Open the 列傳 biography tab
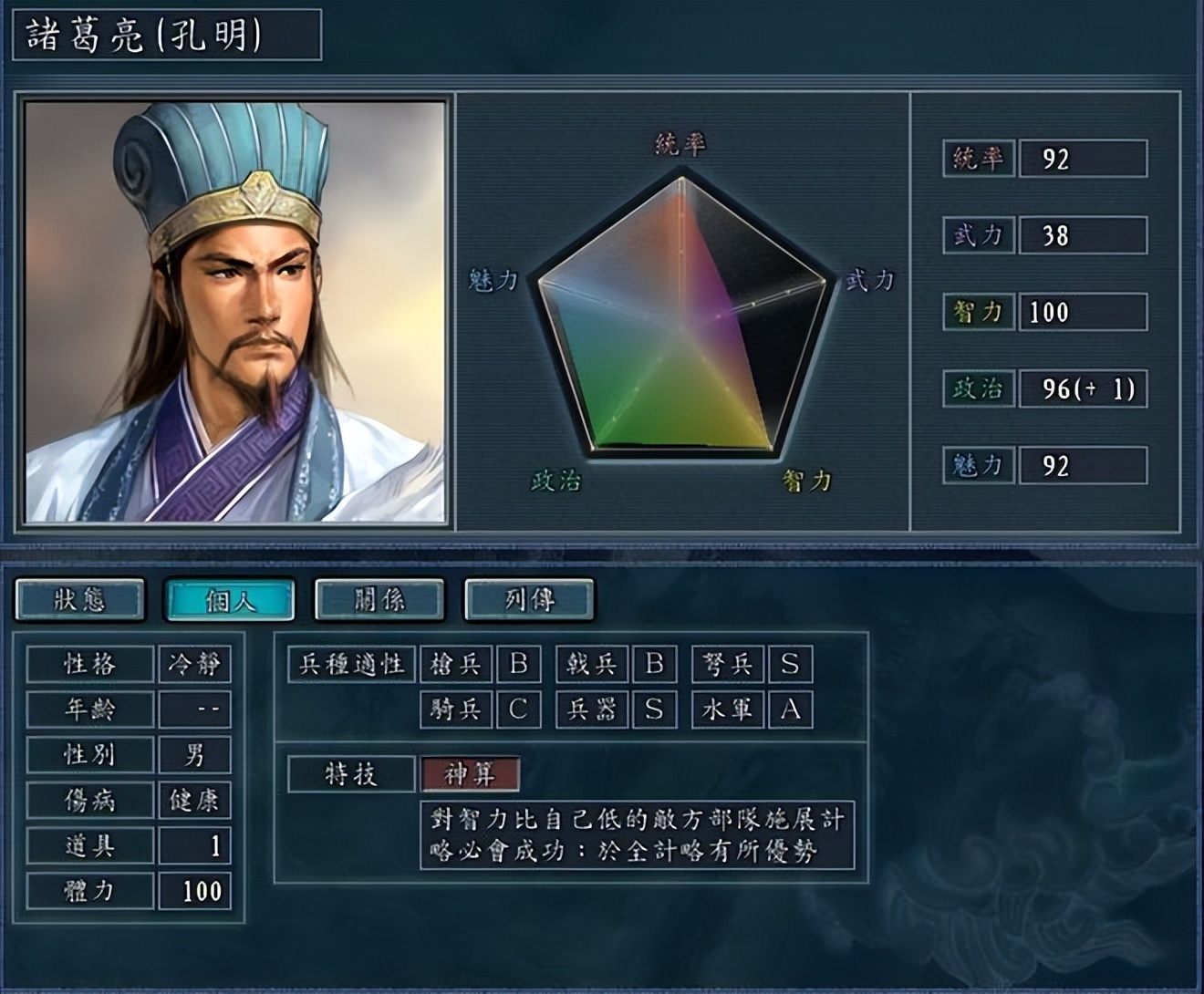The image size is (1204, 994). coord(526,599)
